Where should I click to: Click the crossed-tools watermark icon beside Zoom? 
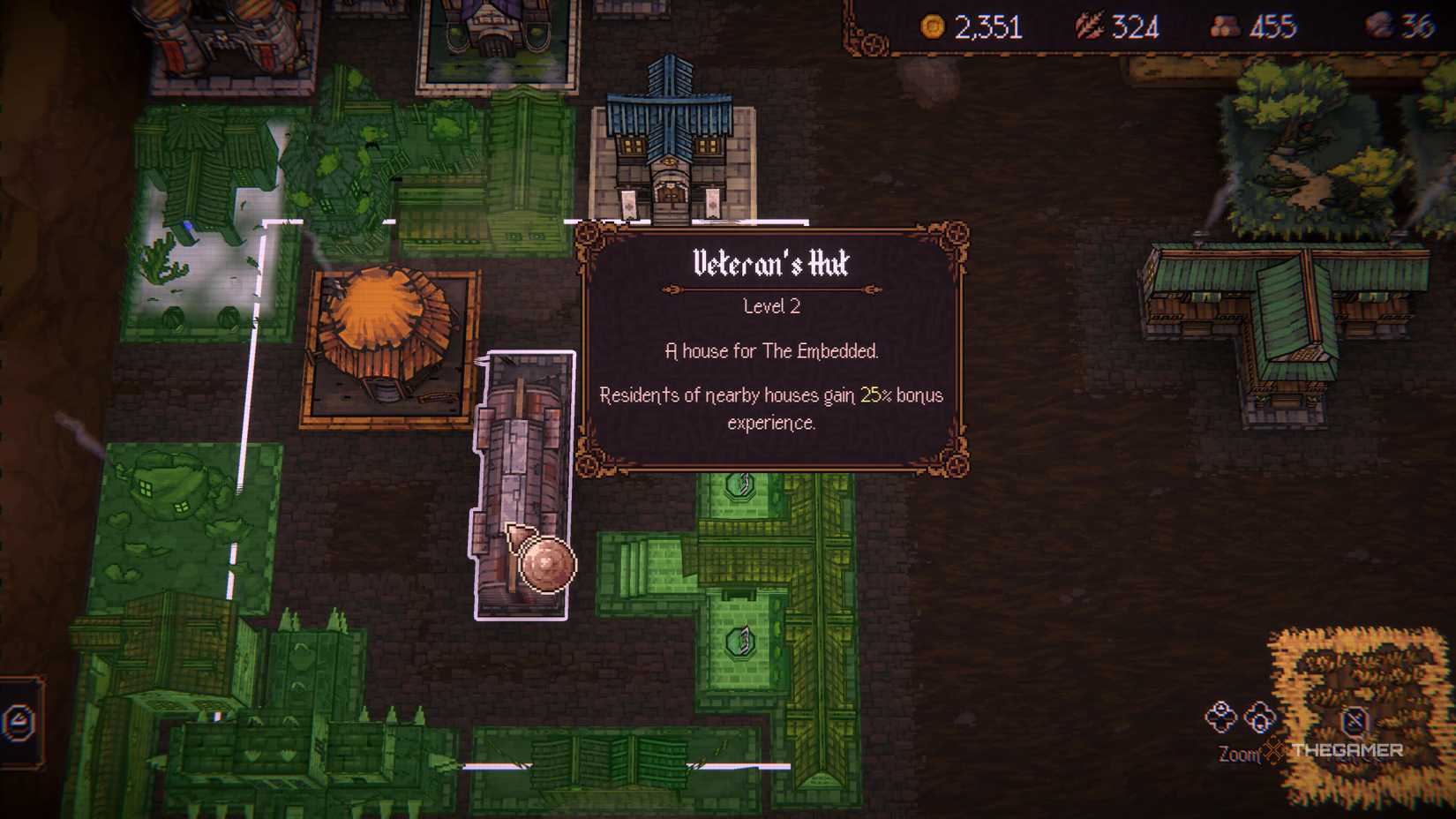(x=1274, y=749)
